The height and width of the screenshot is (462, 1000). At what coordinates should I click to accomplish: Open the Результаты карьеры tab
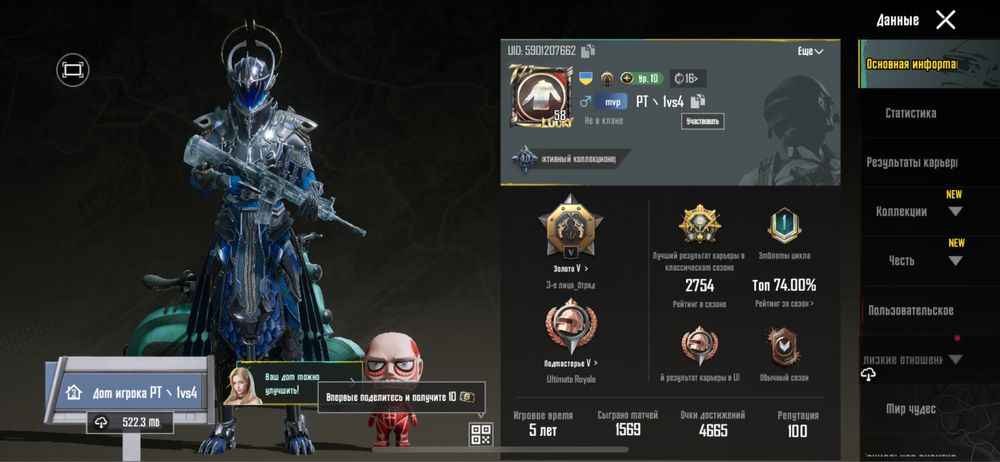[911, 162]
